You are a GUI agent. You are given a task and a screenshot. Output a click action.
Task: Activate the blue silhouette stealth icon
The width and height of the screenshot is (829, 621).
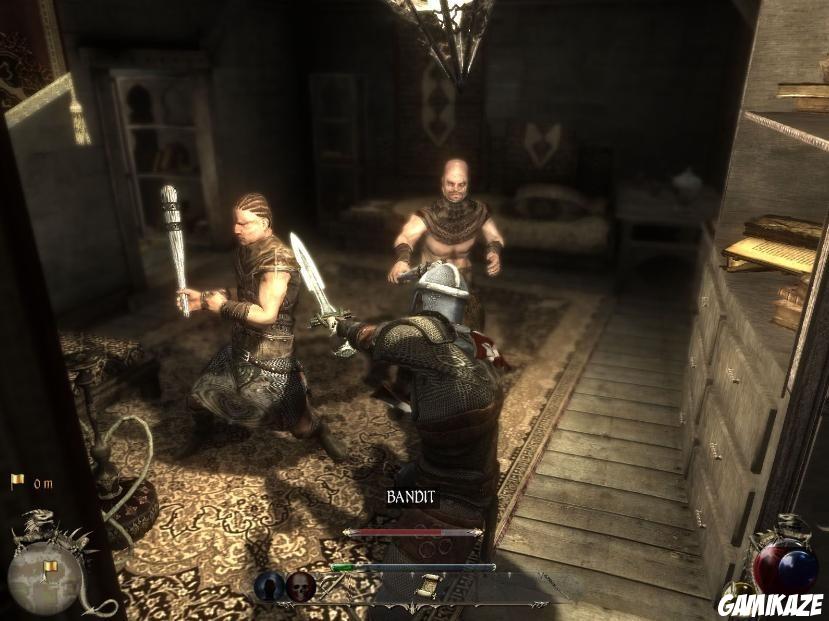268,586
